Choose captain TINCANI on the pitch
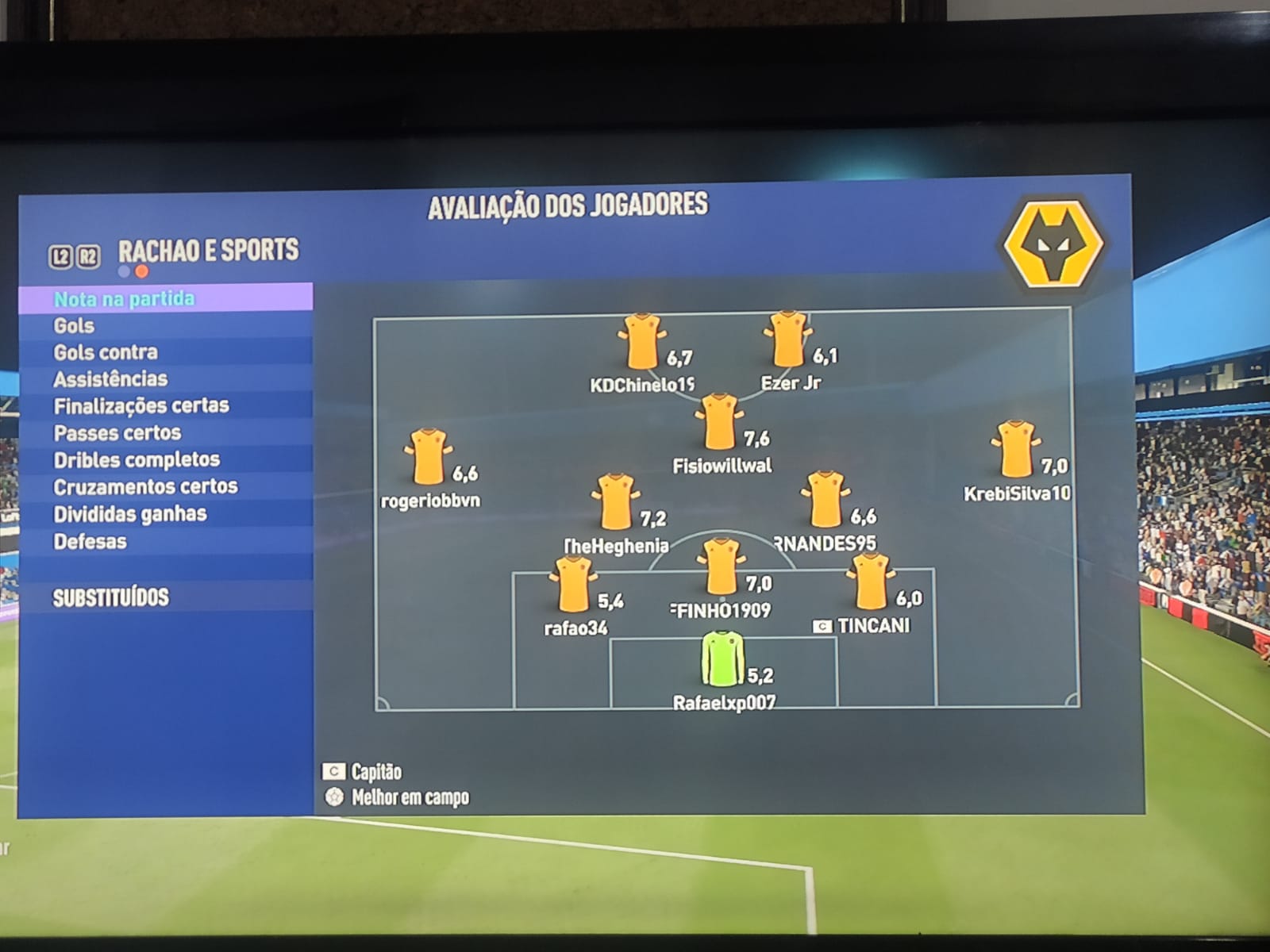Viewport: 1270px width, 952px height. click(870, 582)
